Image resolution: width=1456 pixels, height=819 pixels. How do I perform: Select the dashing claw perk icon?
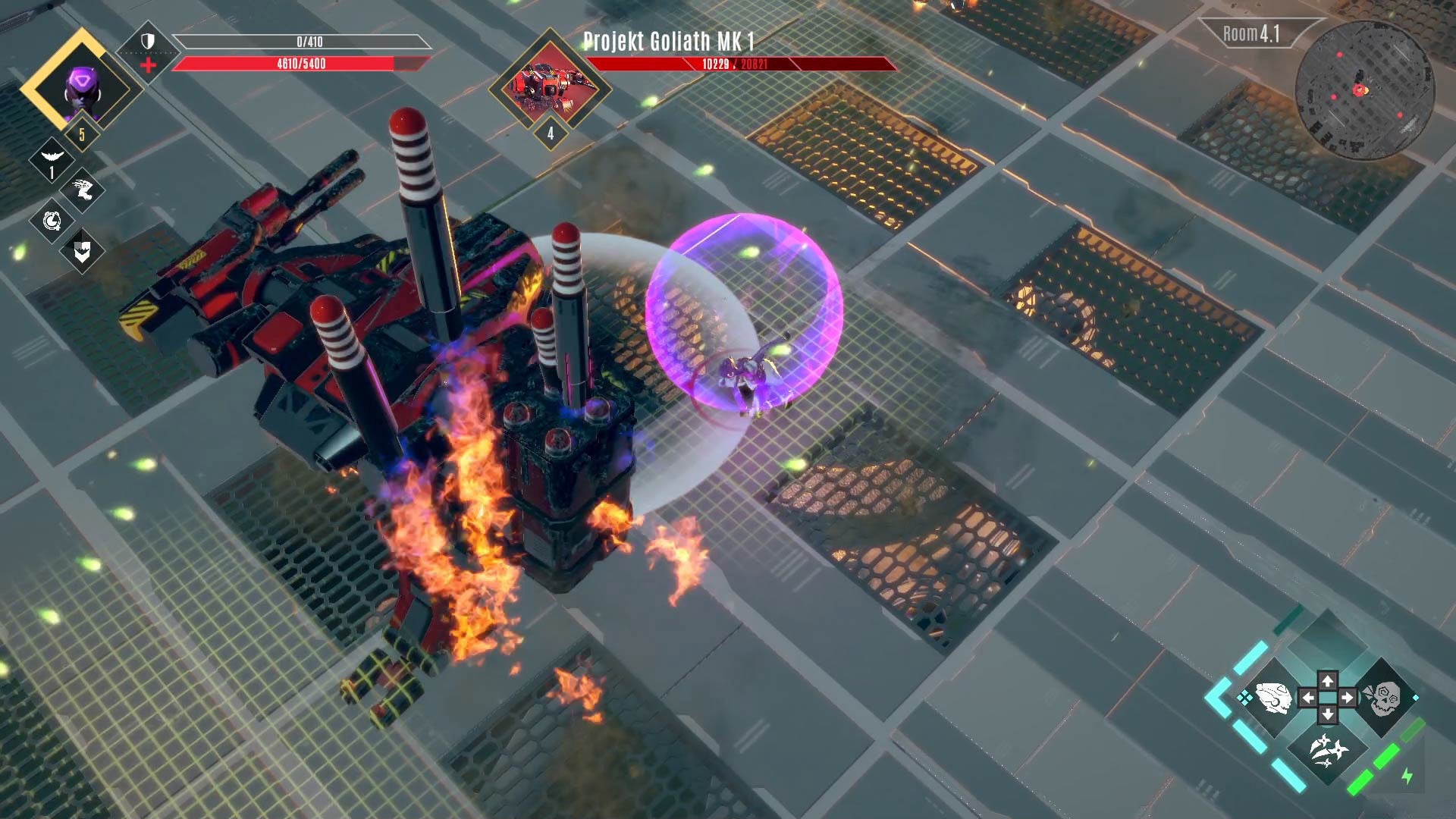click(83, 190)
